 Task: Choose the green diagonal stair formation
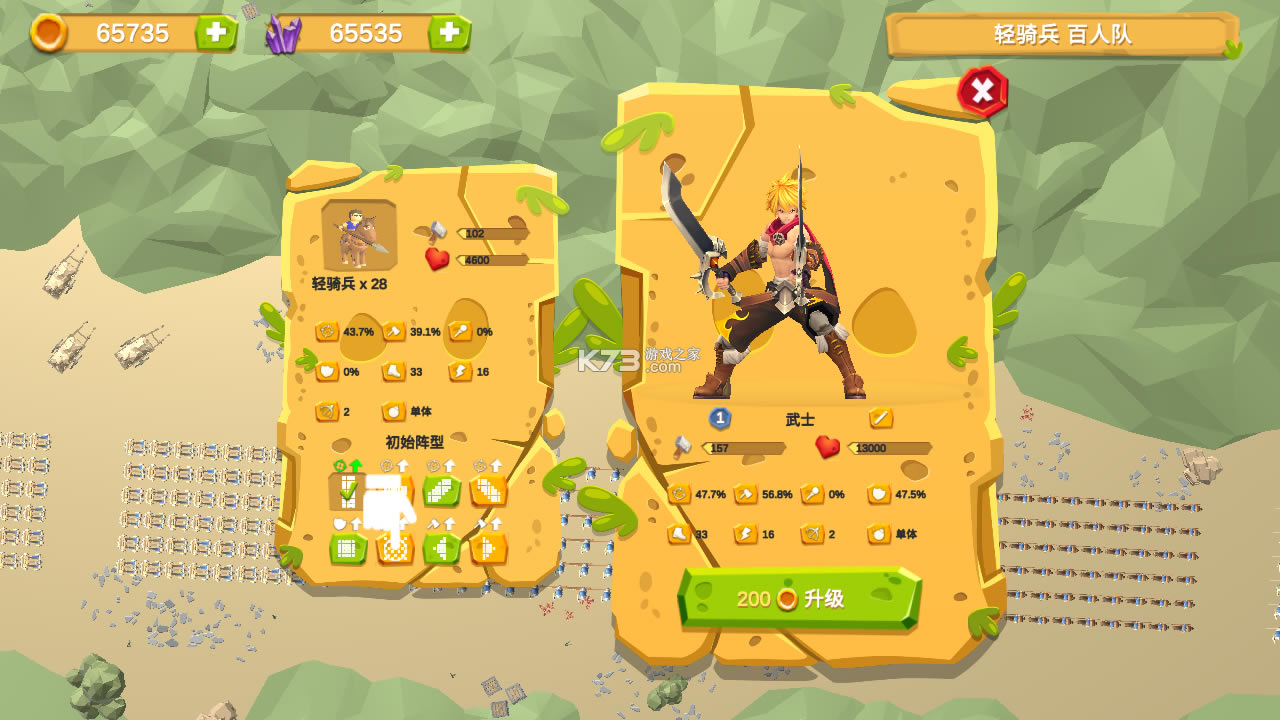click(x=441, y=490)
